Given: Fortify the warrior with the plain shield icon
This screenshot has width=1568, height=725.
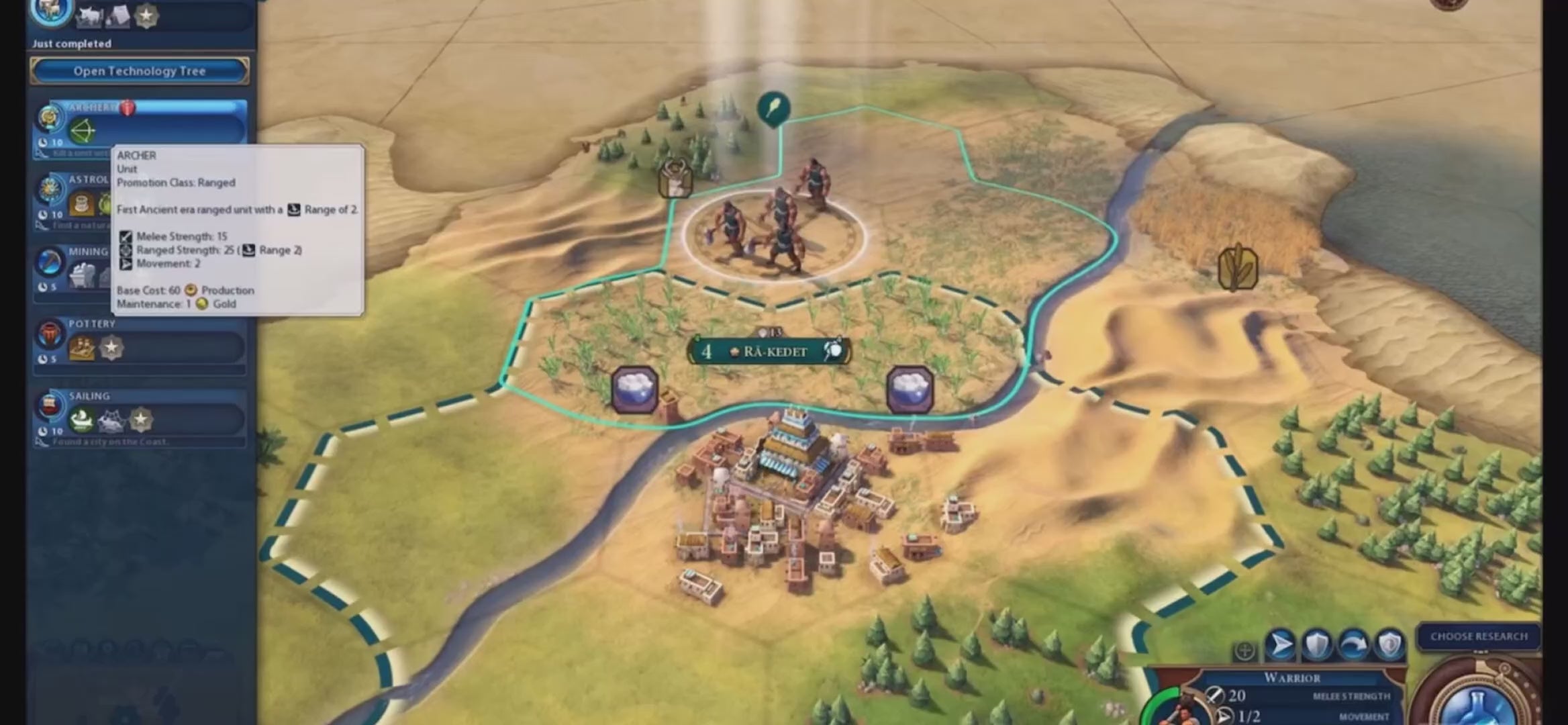Looking at the screenshot, I should (1316, 646).
